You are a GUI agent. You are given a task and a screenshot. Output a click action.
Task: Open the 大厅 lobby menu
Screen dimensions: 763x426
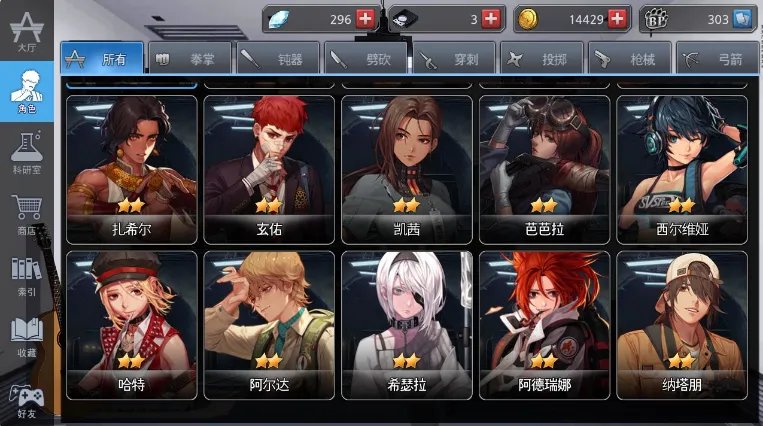point(26,30)
